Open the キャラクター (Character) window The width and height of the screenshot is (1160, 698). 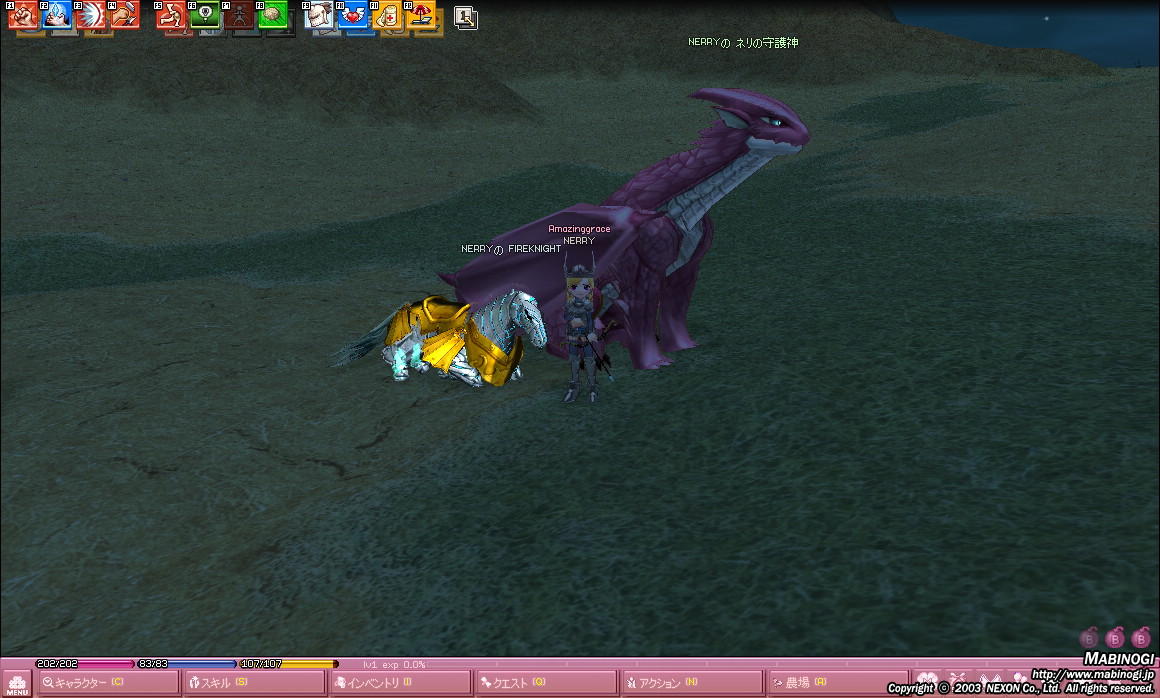pos(108,683)
